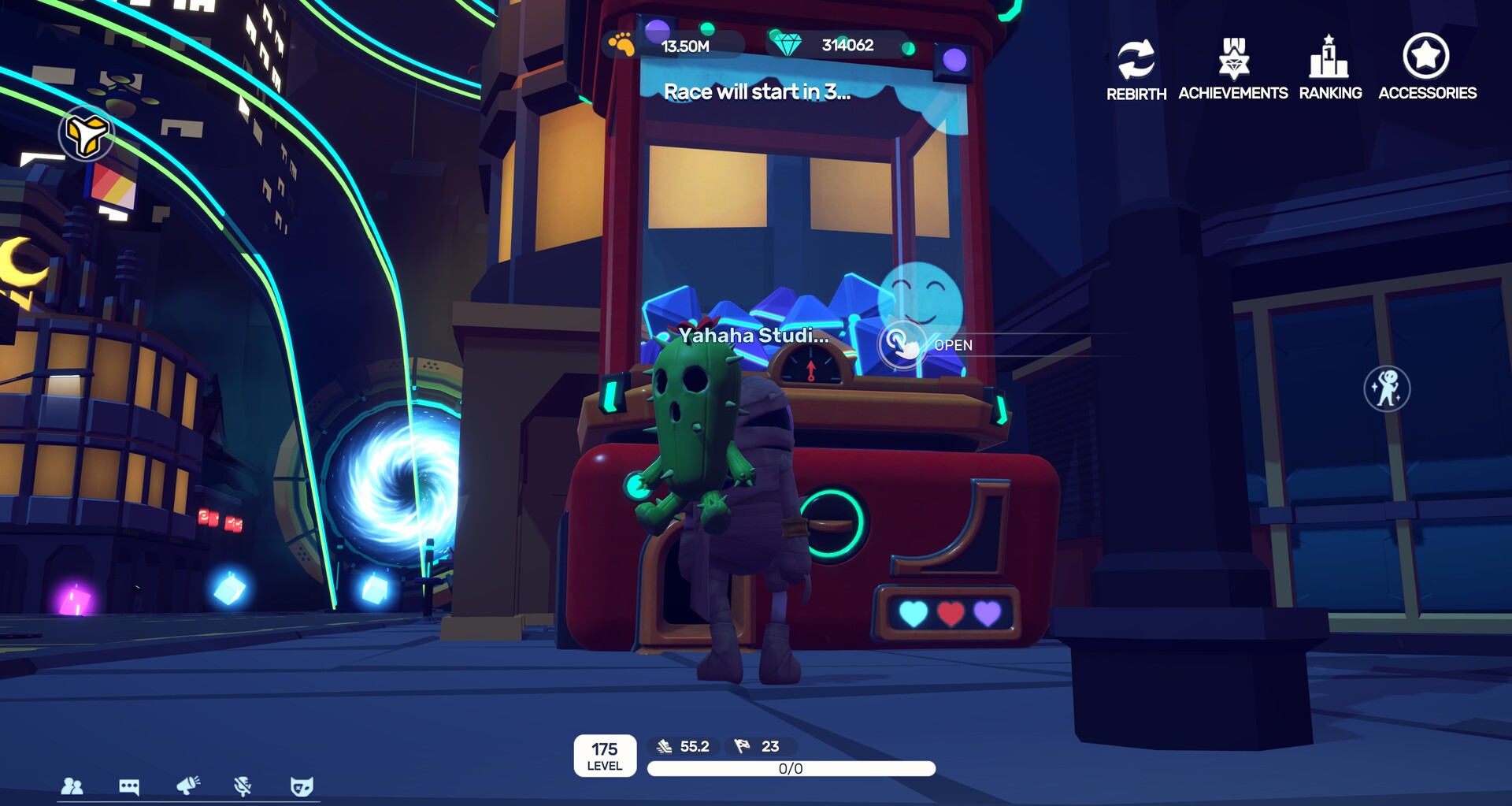The height and width of the screenshot is (806, 1512).
Task: Click the 0/0 progress bar
Action: tap(791, 768)
